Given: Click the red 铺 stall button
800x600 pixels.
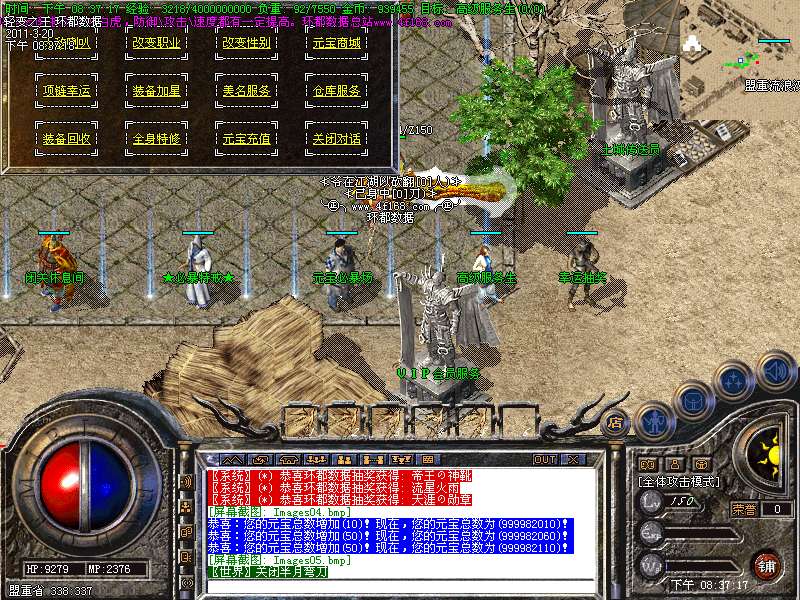Looking at the screenshot, I should click(x=766, y=565).
